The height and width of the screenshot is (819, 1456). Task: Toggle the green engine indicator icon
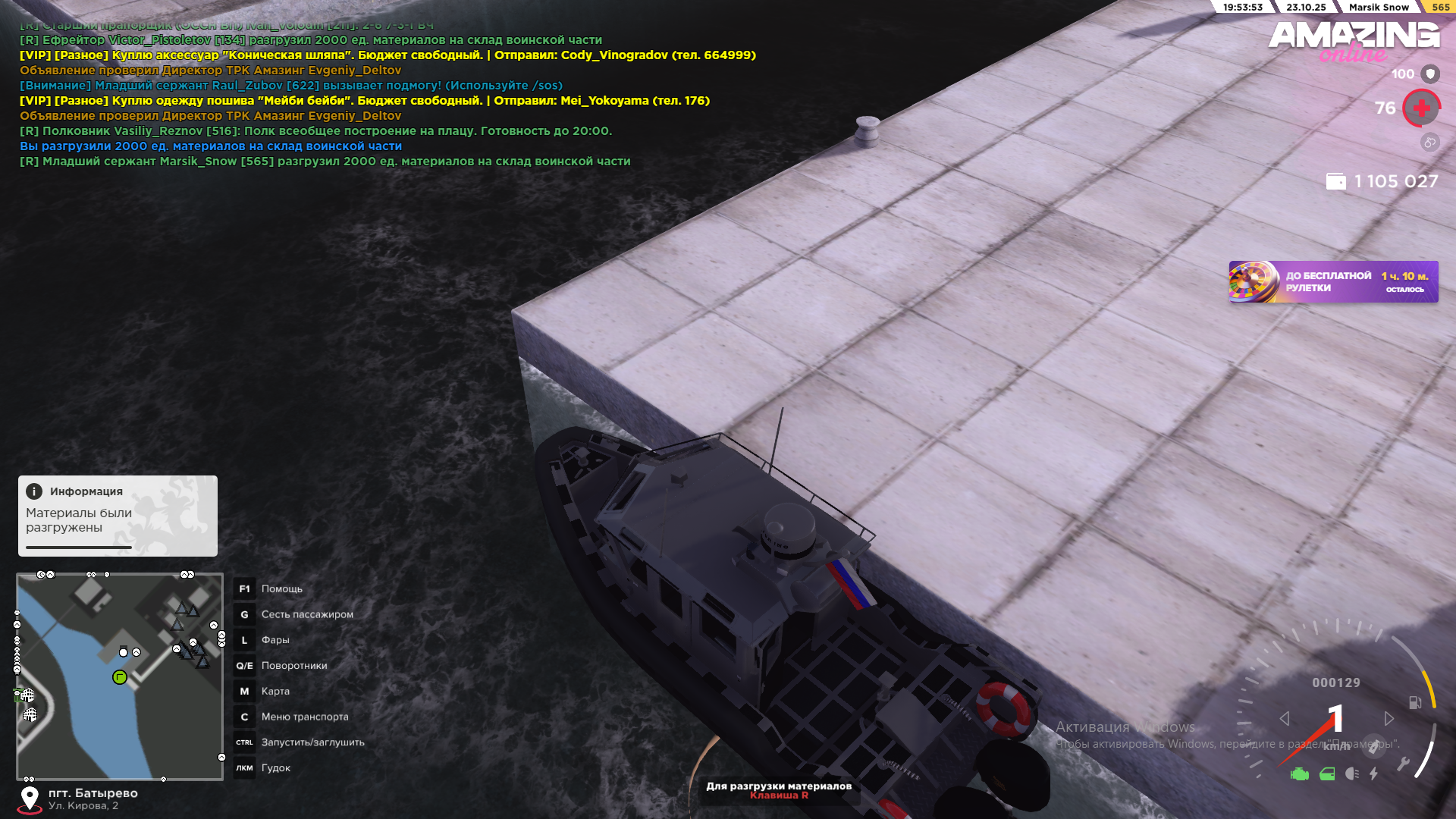coord(1300,774)
